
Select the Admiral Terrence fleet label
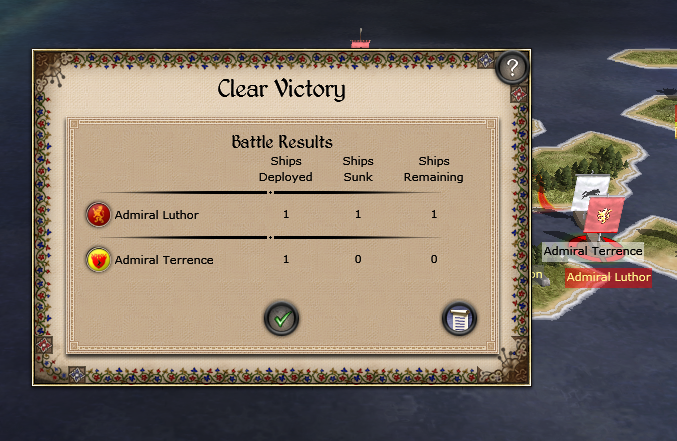tap(593, 251)
